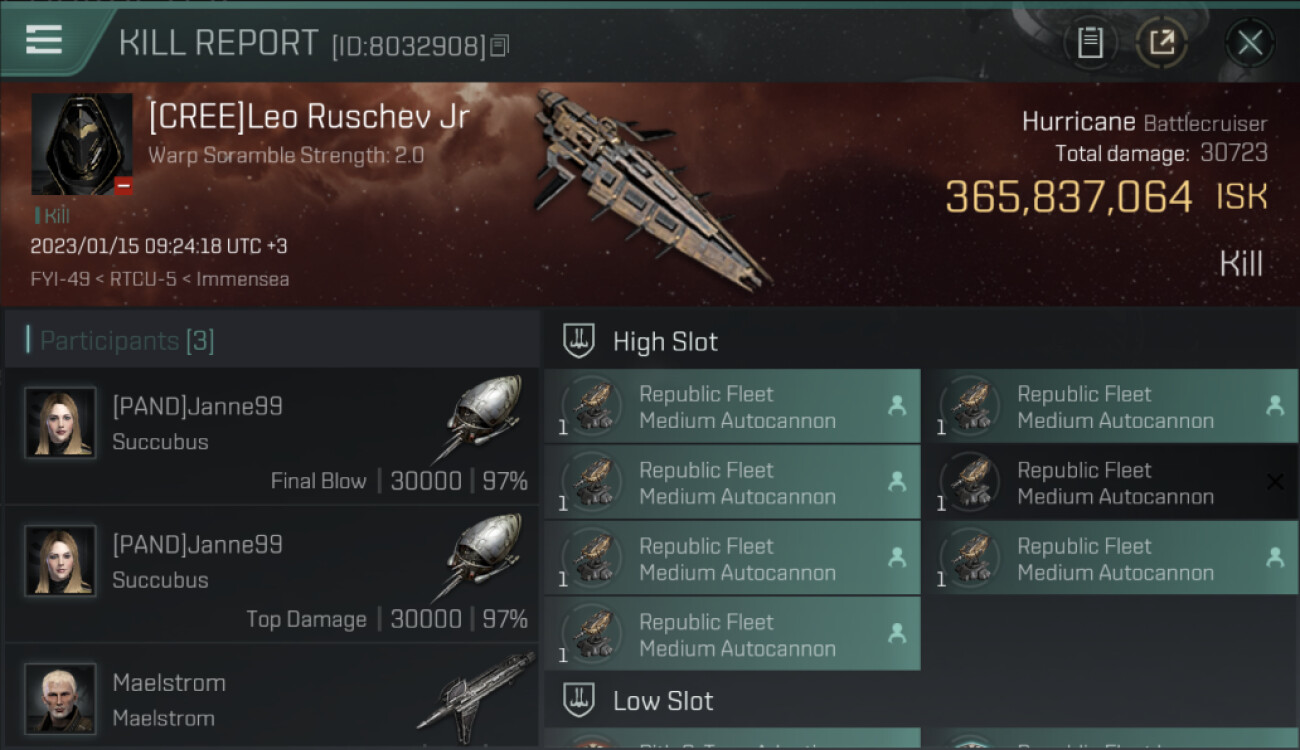Open the hamburger menu
This screenshot has height=750, width=1300.
click(x=43, y=40)
